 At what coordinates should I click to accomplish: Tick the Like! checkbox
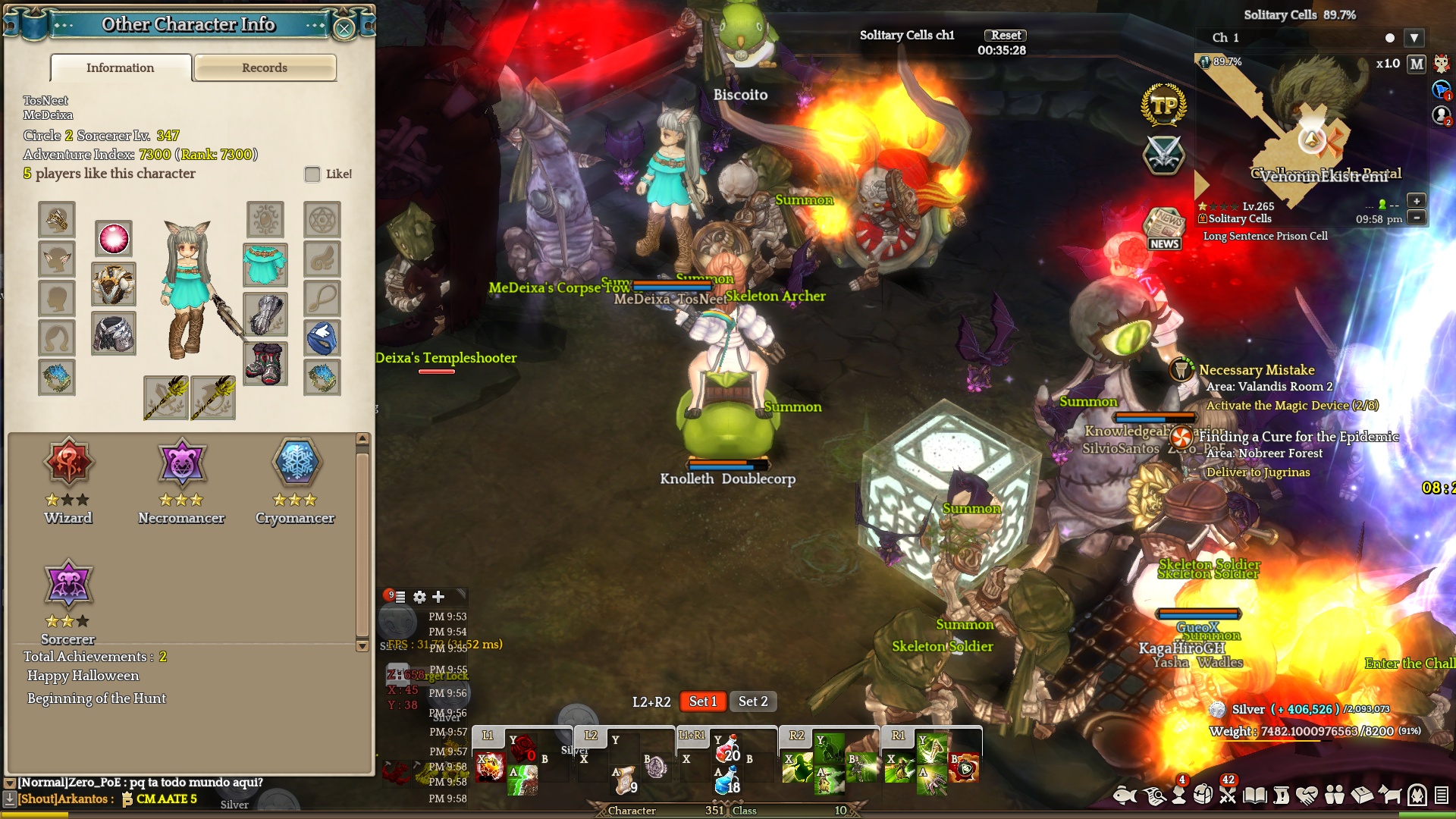tap(312, 174)
